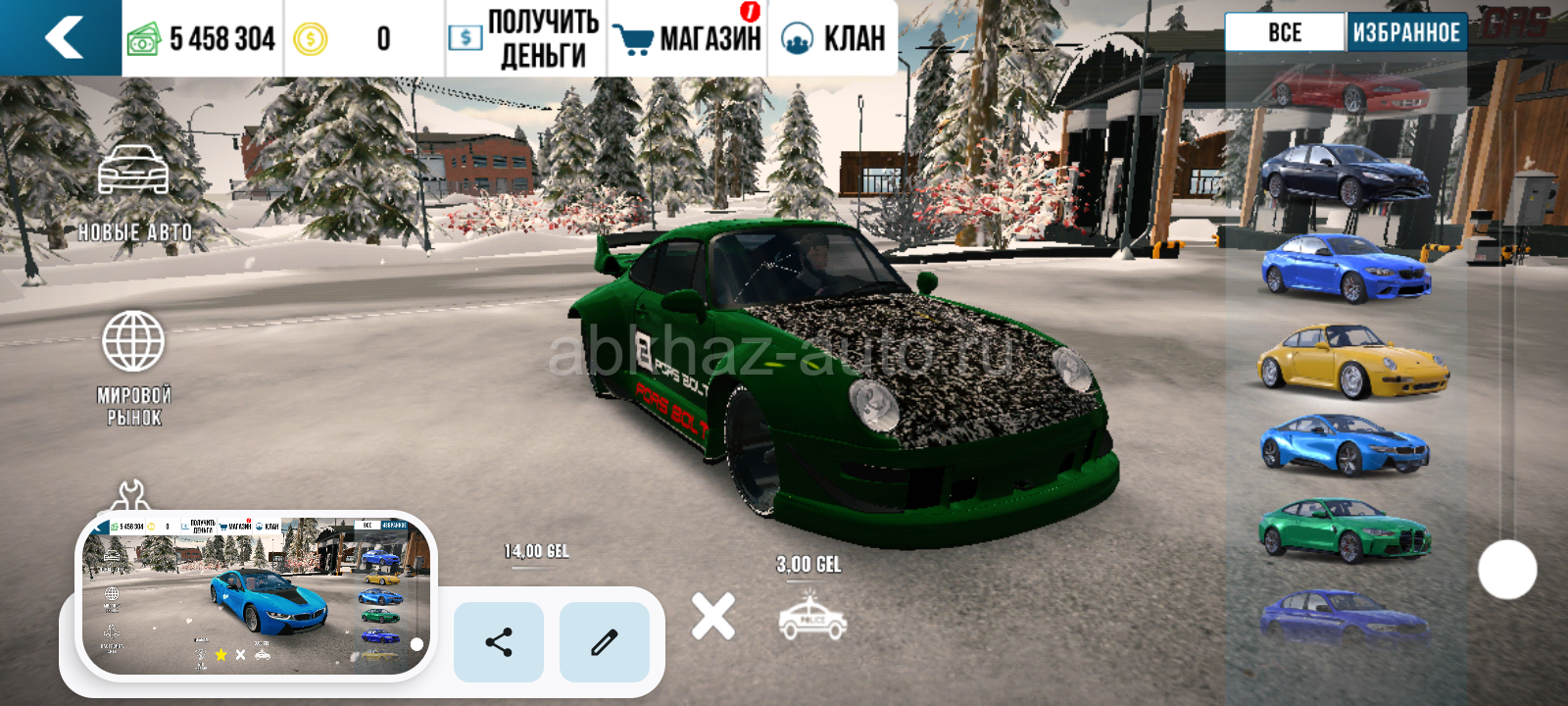Go back with the white arrow

pyautogui.click(x=63, y=38)
